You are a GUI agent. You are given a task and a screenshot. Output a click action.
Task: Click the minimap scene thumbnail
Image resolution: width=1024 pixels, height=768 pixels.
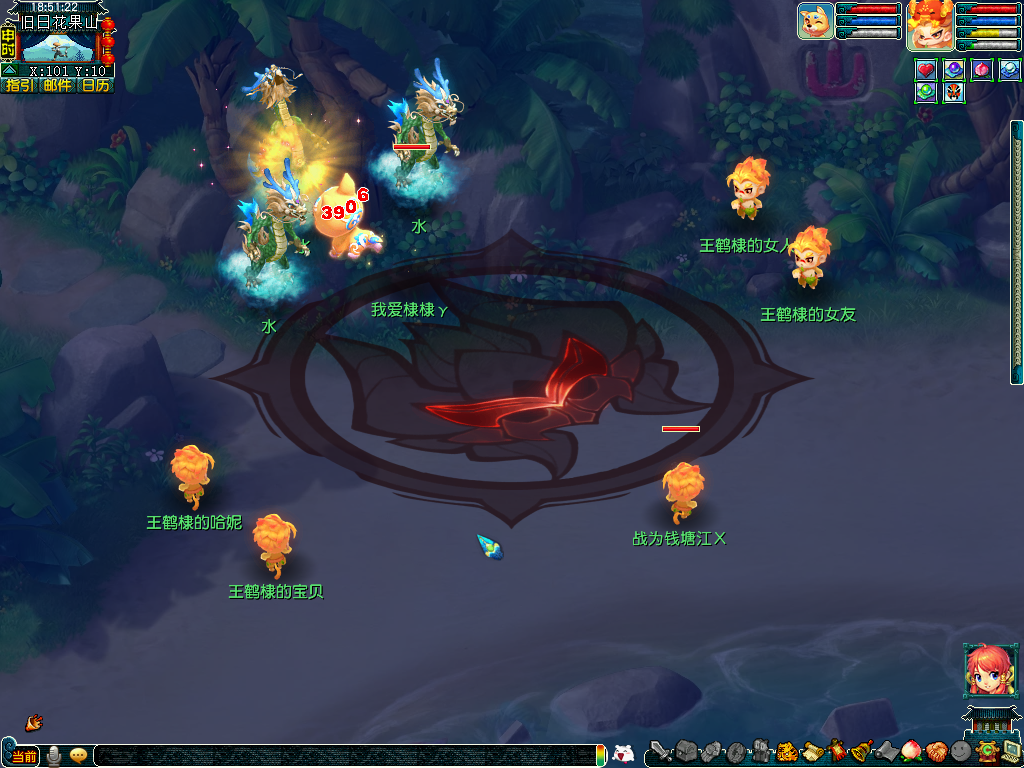58,46
